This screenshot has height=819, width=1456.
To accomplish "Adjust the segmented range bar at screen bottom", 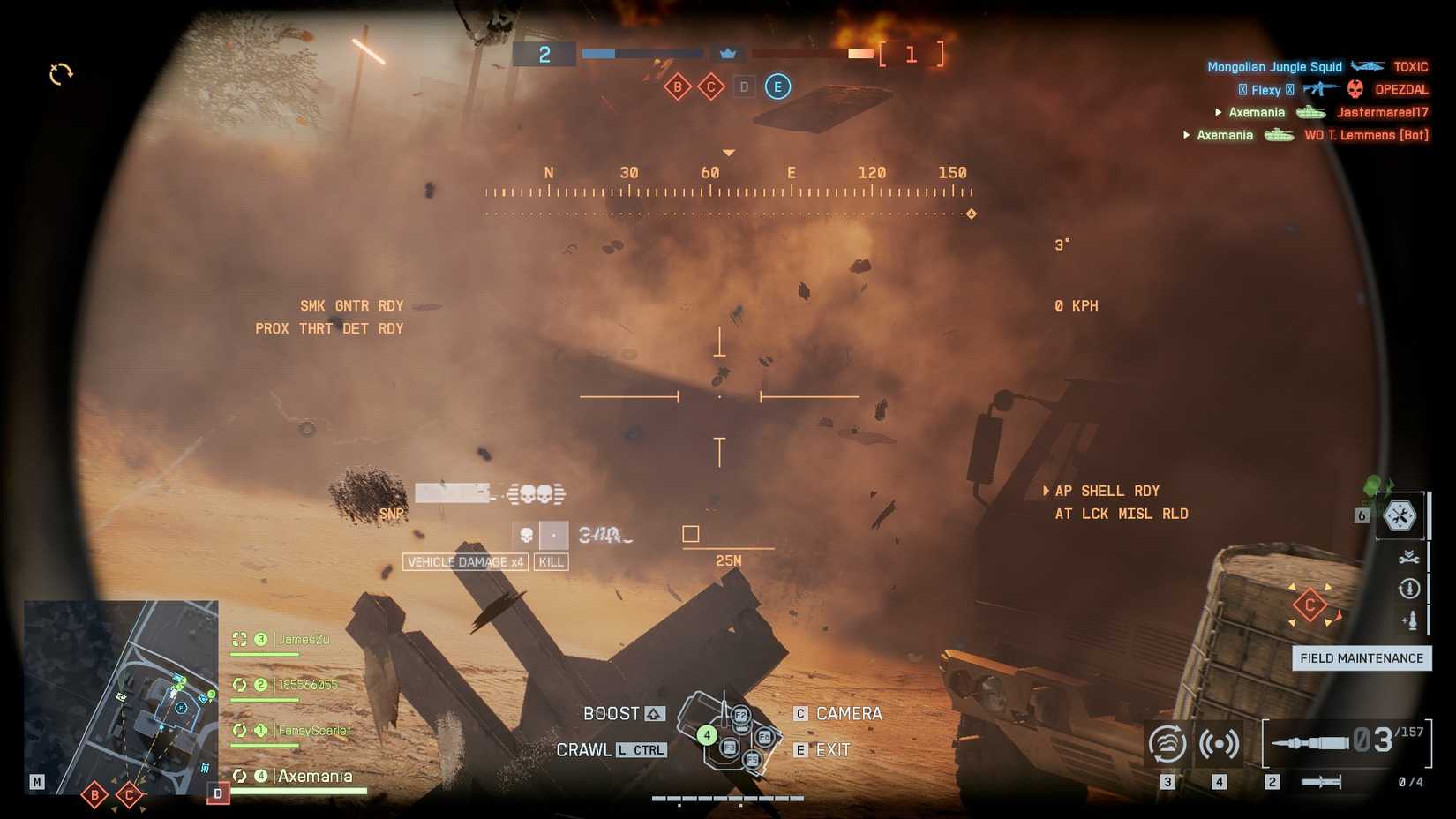I will tap(728, 797).
